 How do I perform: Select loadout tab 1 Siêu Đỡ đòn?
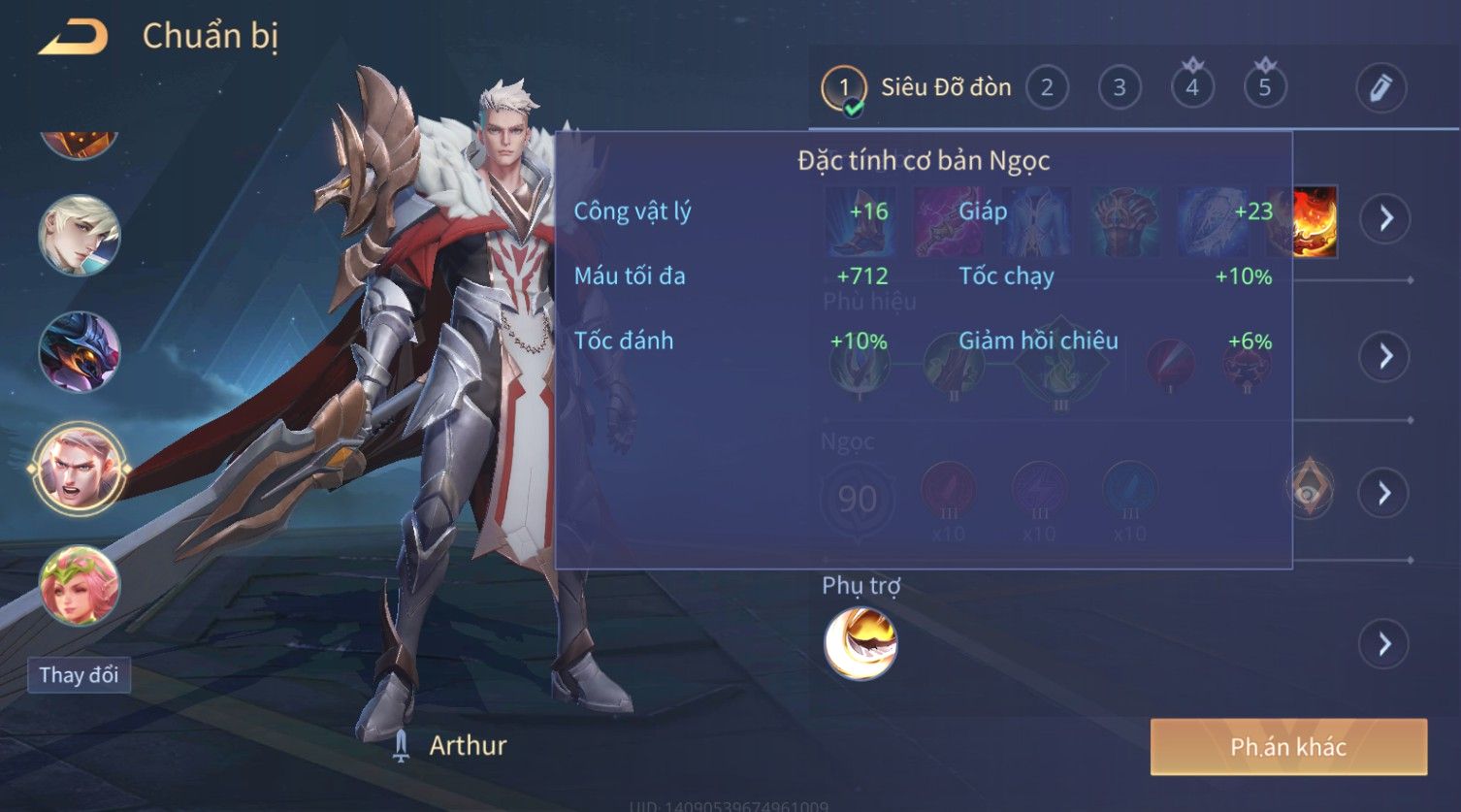click(x=917, y=88)
